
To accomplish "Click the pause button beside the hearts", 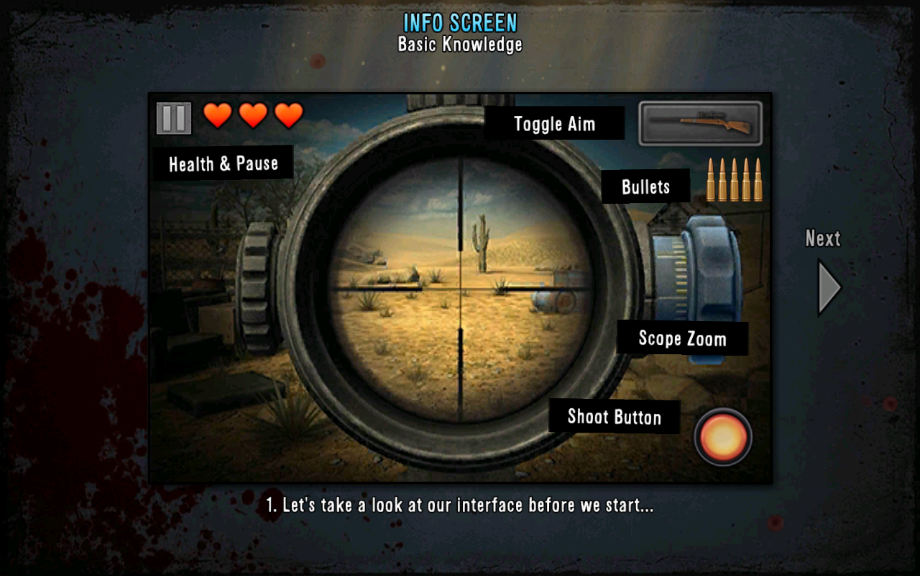I will (174, 118).
